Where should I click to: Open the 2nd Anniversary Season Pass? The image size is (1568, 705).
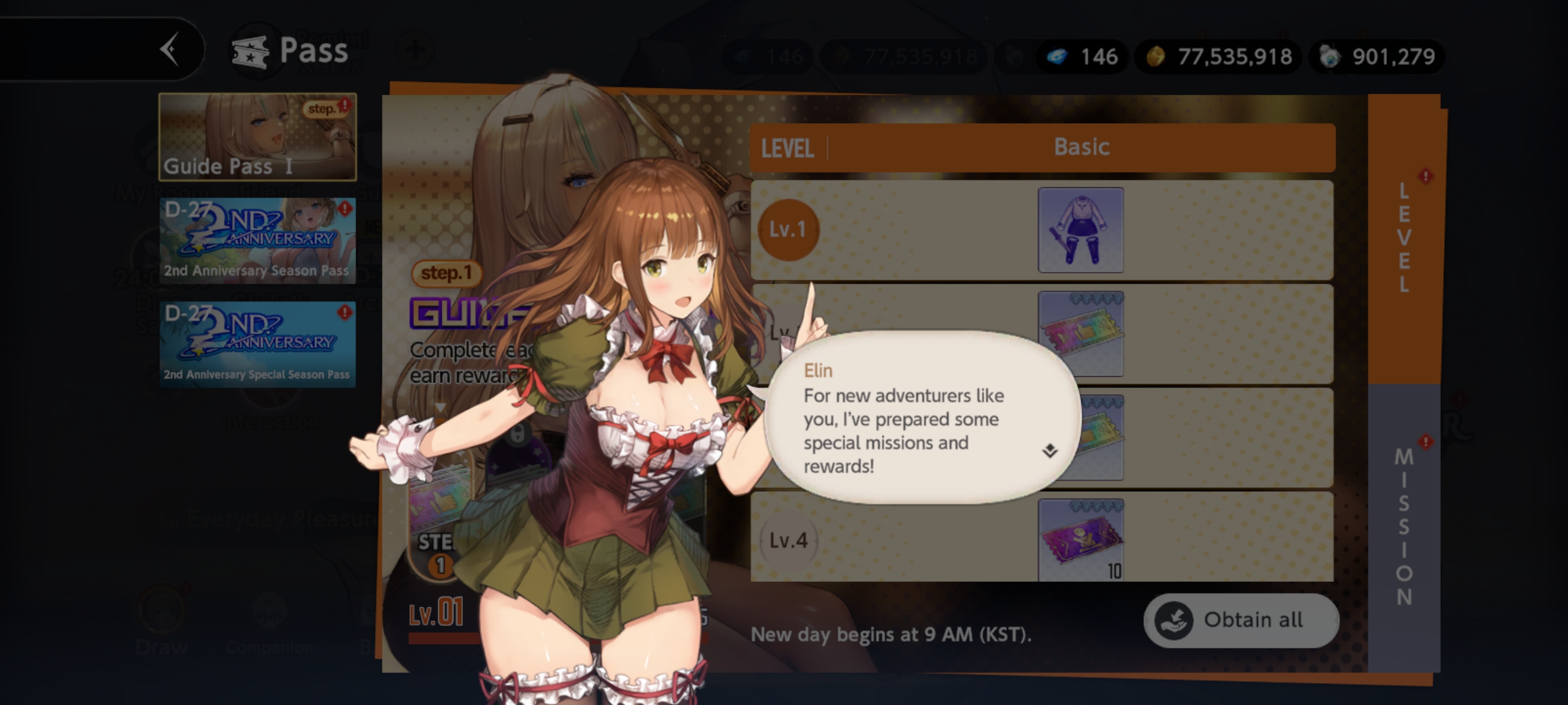(x=257, y=240)
